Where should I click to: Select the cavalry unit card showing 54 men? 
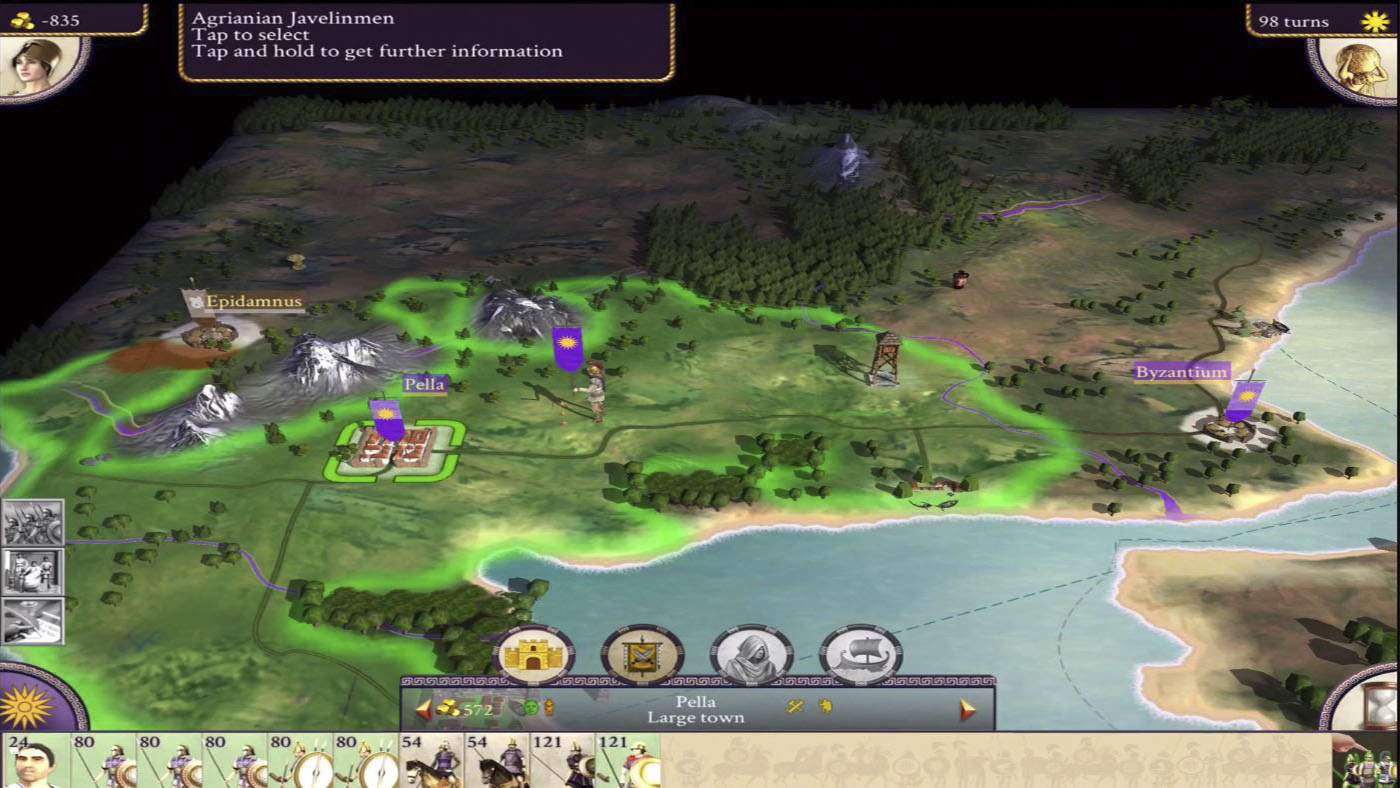[x=430, y=762]
